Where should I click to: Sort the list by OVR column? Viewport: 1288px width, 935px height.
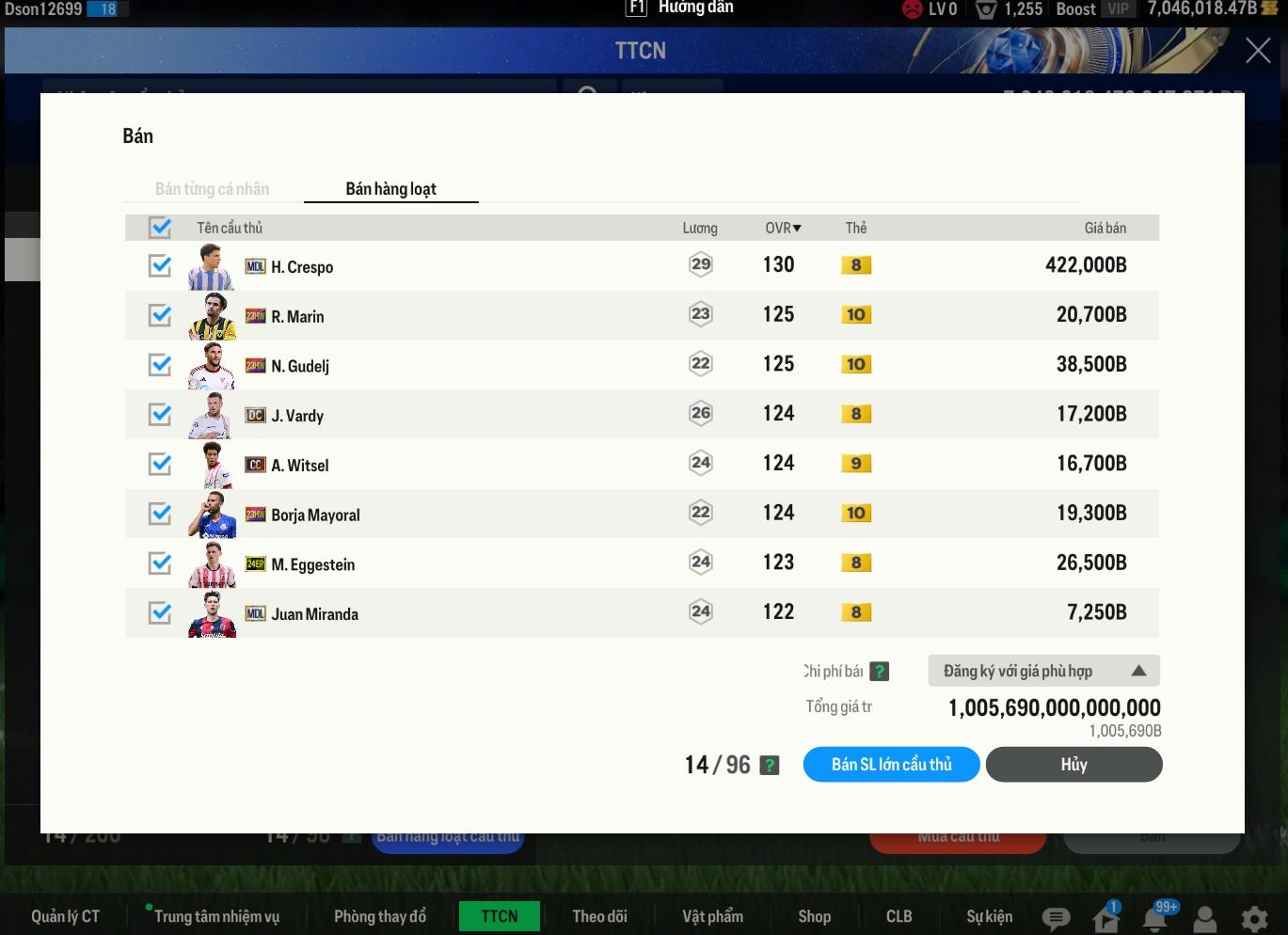(x=783, y=228)
